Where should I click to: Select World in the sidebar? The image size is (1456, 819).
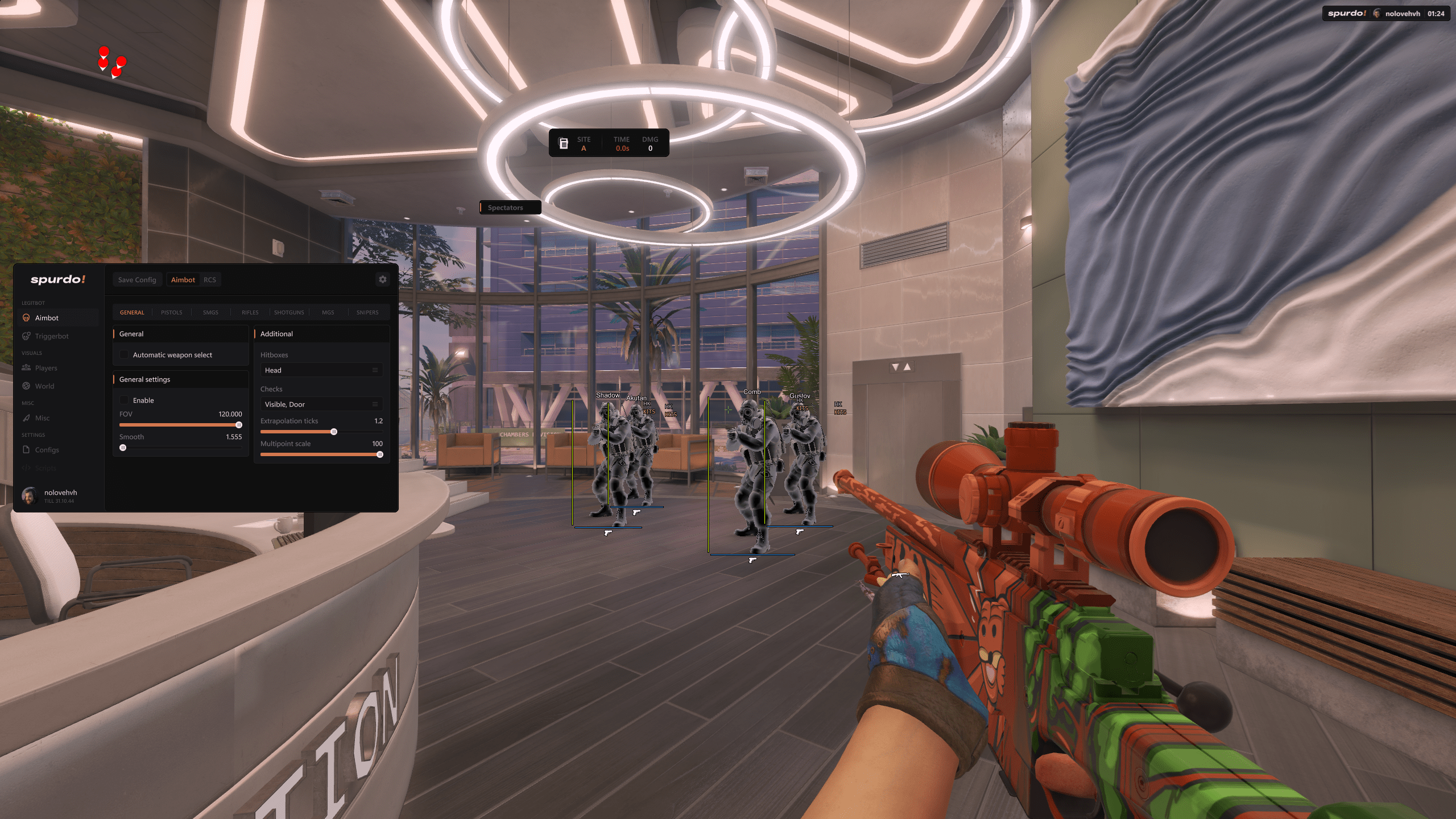click(x=44, y=386)
